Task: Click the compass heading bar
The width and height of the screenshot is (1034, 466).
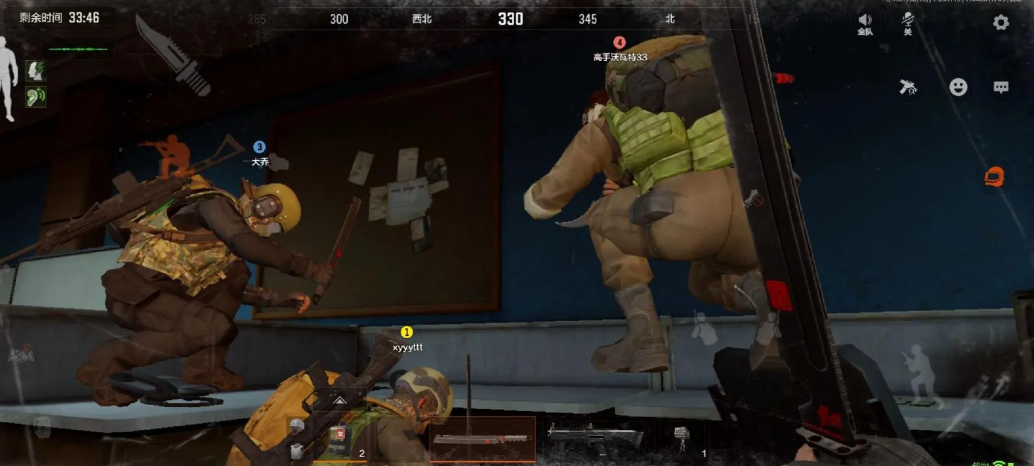Action: (x=510, y=19)
